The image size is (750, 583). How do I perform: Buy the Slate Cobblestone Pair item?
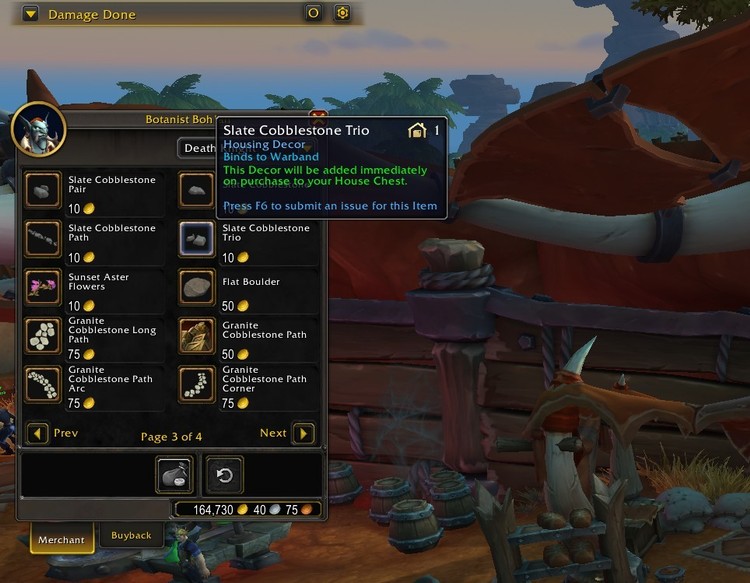43,190
